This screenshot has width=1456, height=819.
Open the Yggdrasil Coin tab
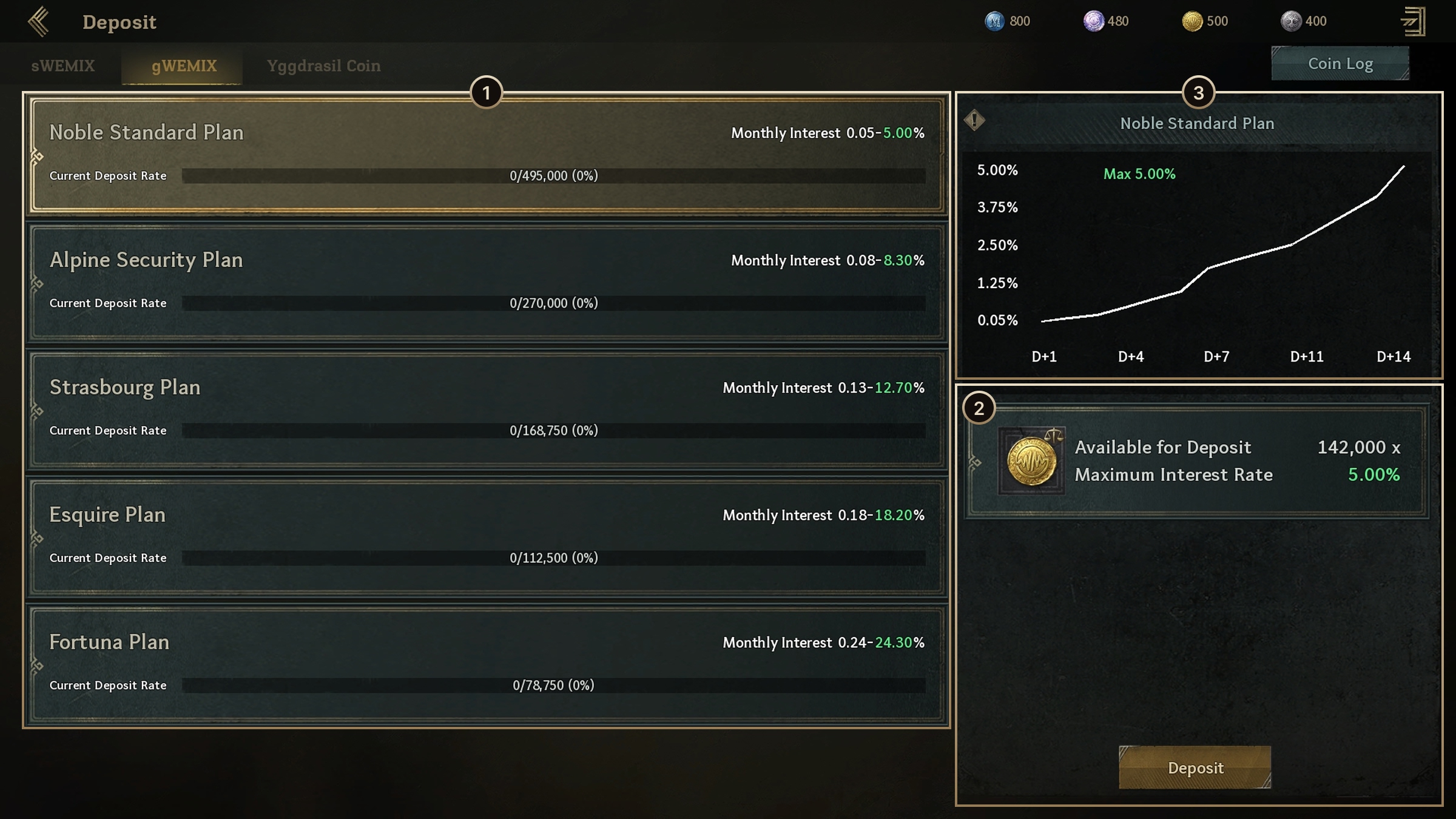pos(323,66)
